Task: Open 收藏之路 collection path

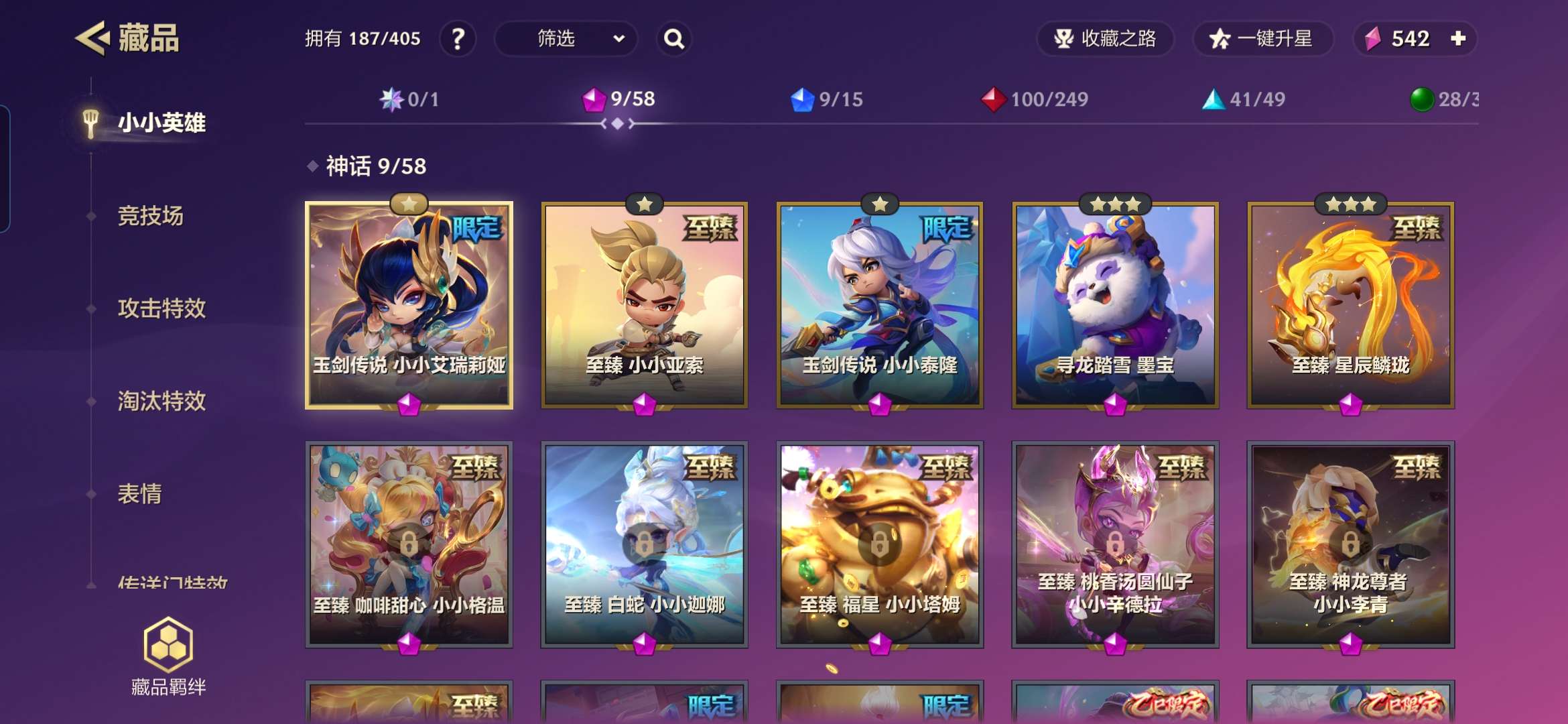Action: pos(1106,39)
